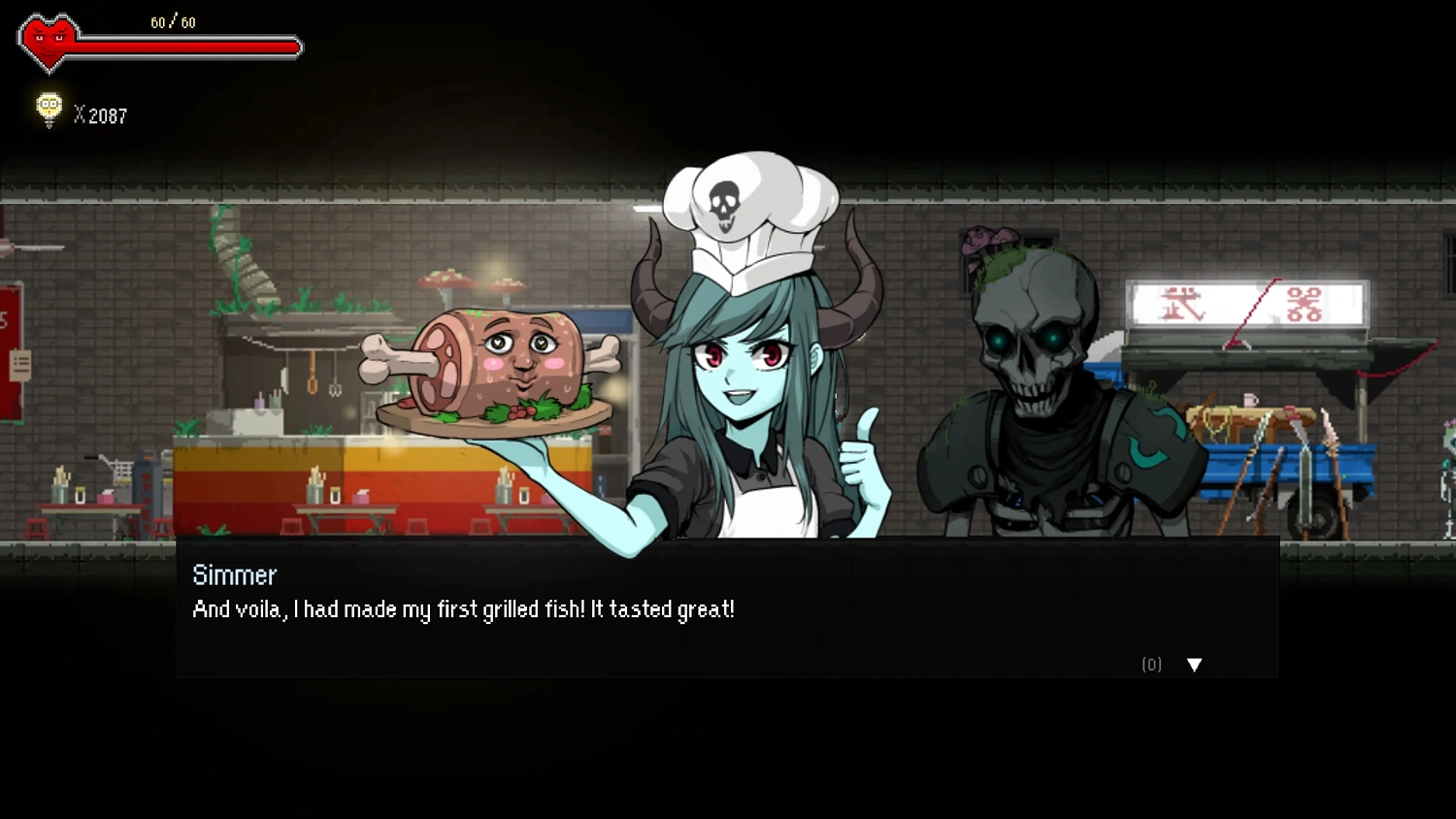Select the skull currency icon
The image size is (1456, 819).
click(x=47, y=109)
